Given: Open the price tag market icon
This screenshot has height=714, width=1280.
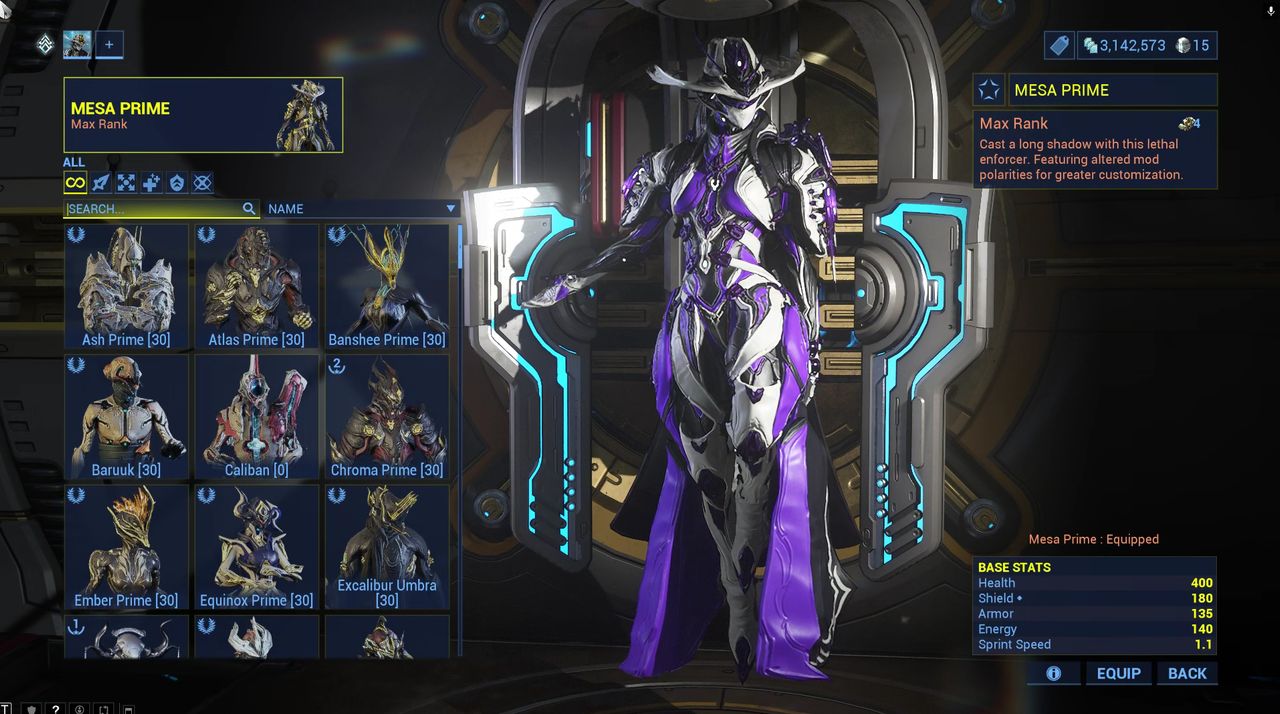Looking at the screenshot, I should [x=1059, y=45].
